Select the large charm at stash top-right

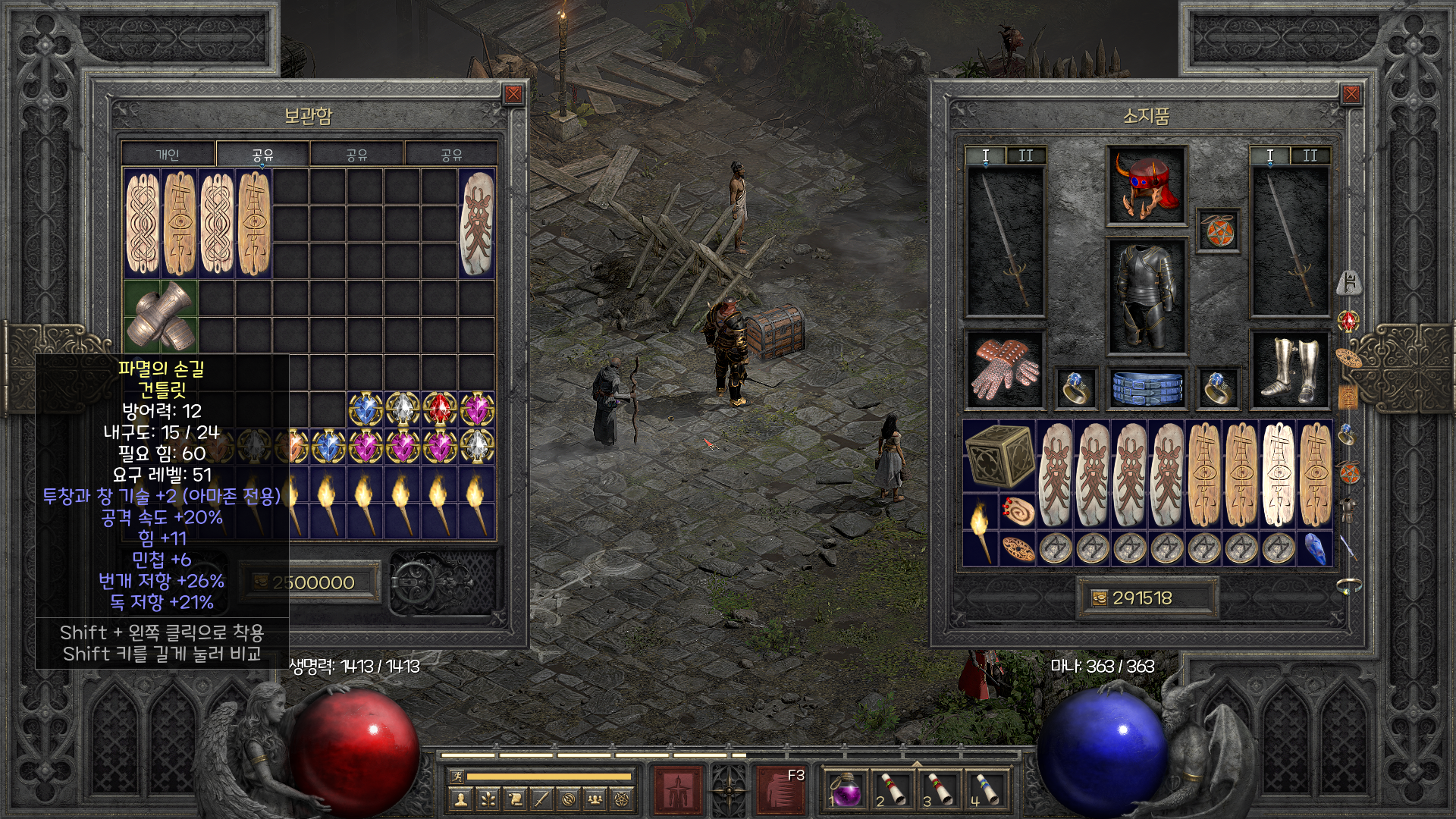point(477,224)
